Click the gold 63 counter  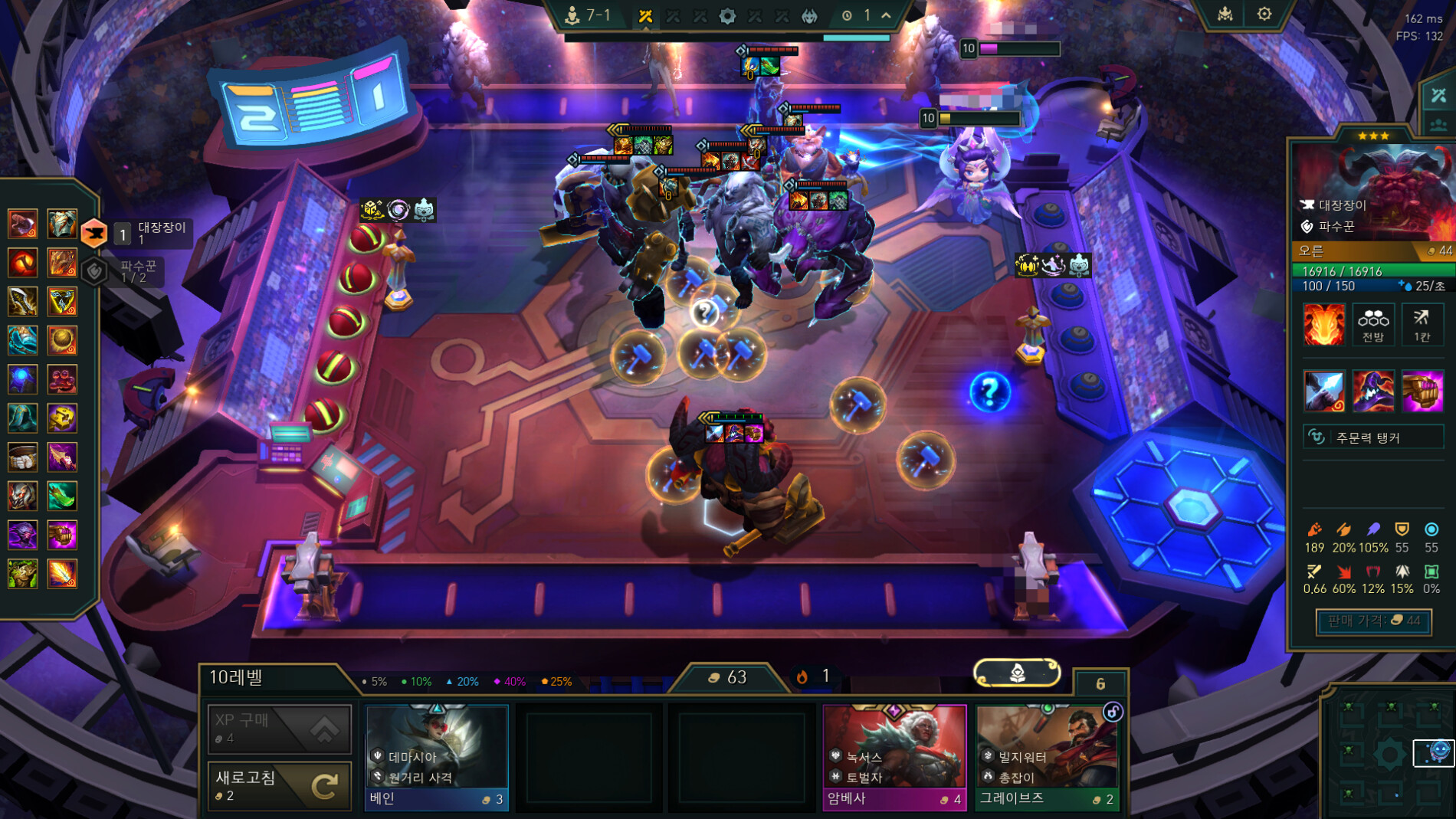728,677
